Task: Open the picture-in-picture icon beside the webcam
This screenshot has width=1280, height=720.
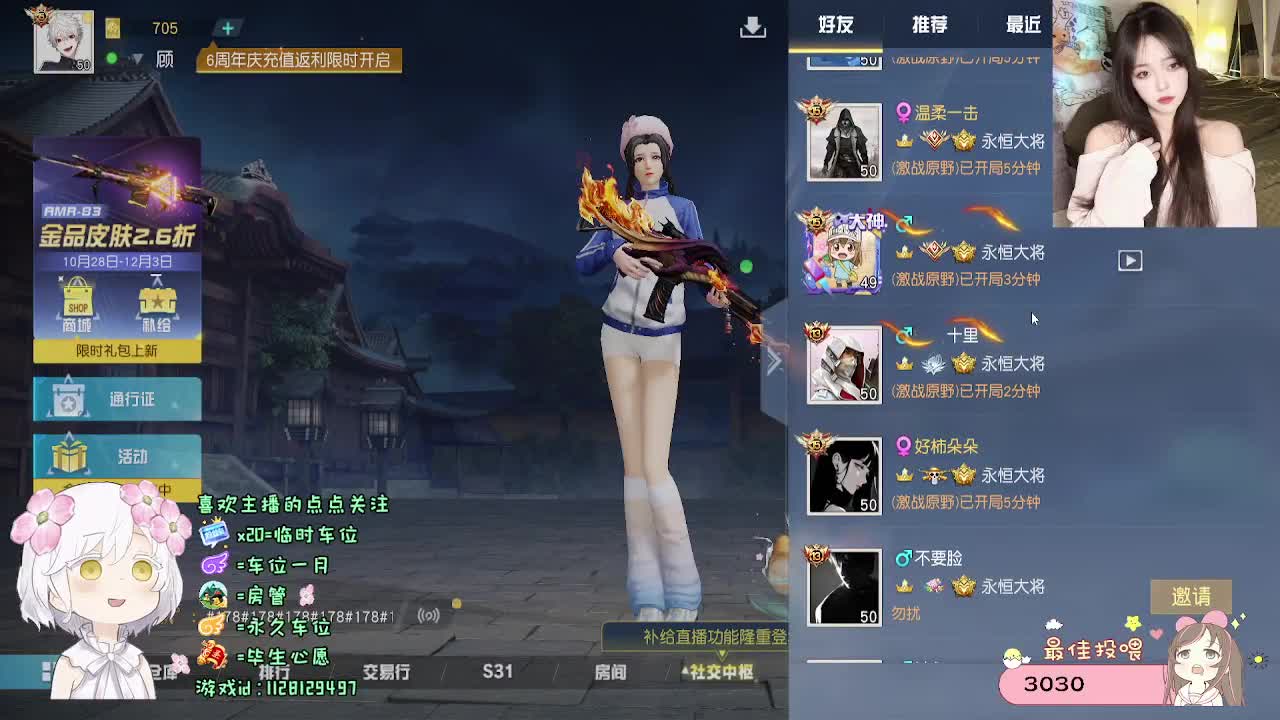Action: tap(1130, 260)
